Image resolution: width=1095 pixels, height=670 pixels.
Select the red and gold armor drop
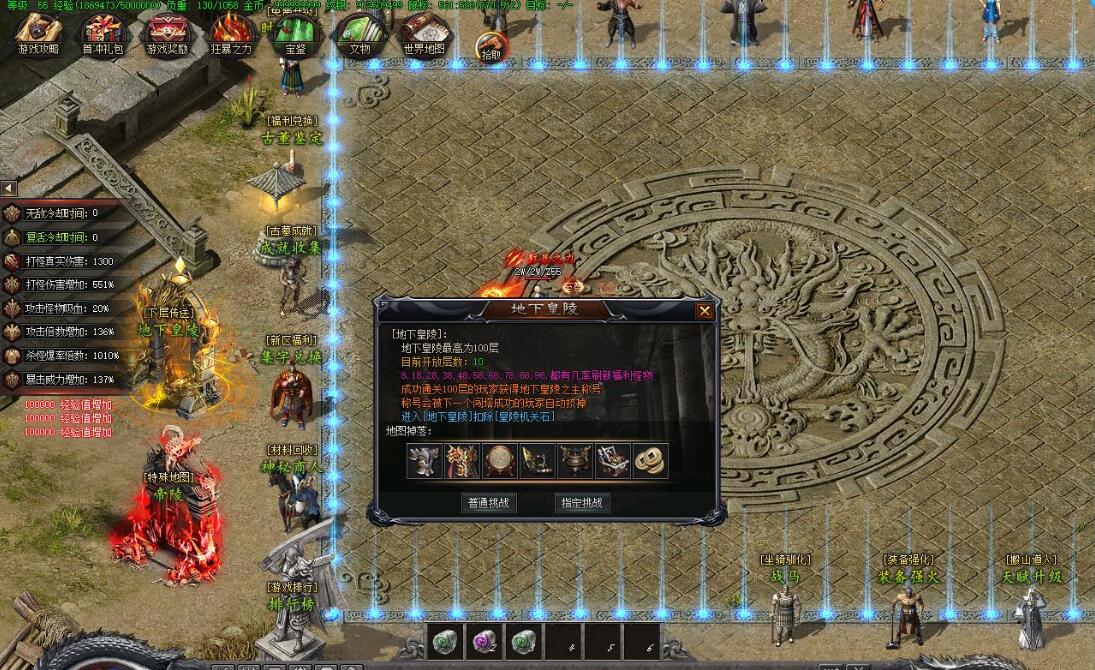coord(463,460)
